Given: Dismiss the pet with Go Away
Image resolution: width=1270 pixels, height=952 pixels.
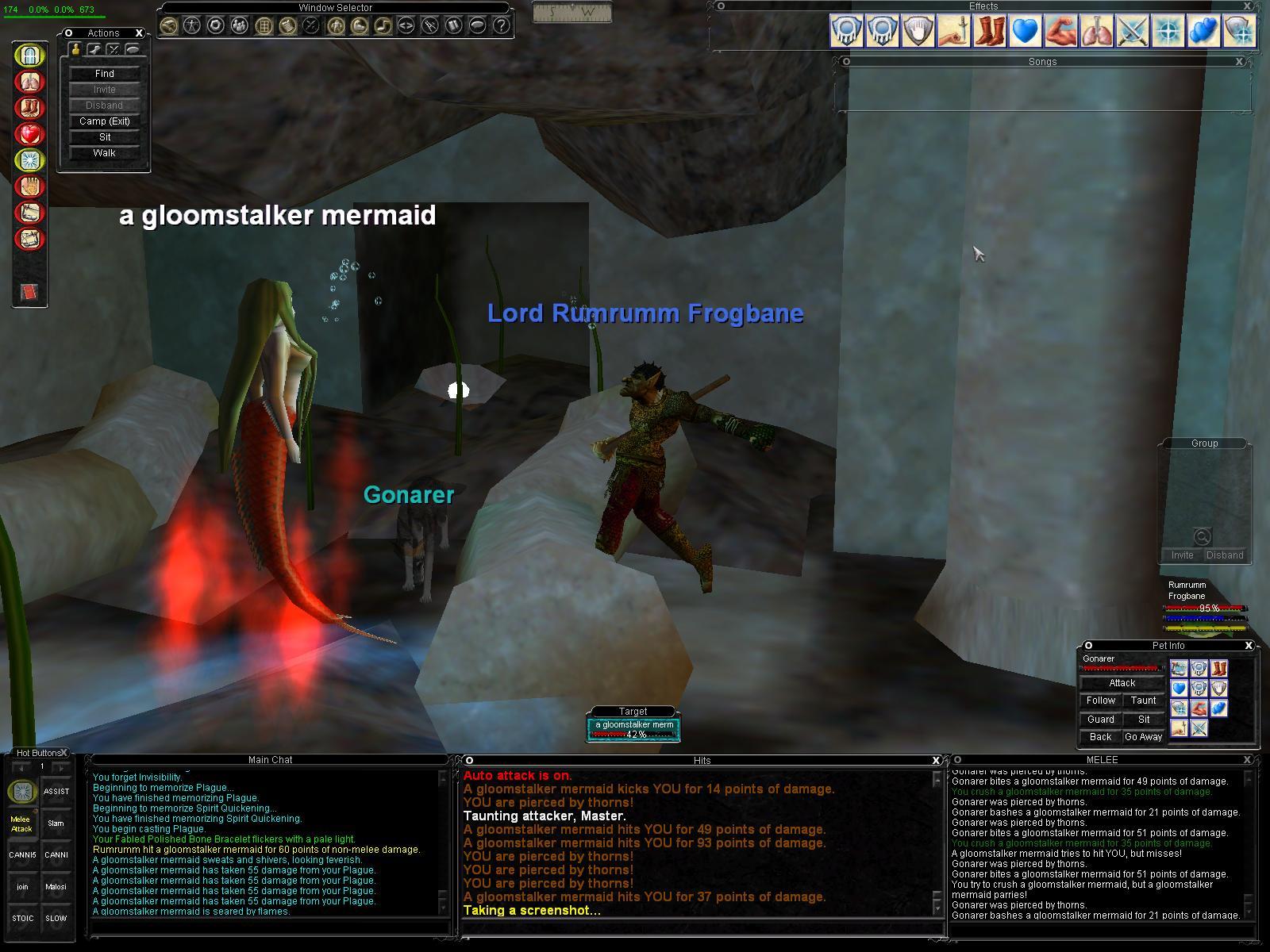Looking at the screenshot, I should 1143,737.
